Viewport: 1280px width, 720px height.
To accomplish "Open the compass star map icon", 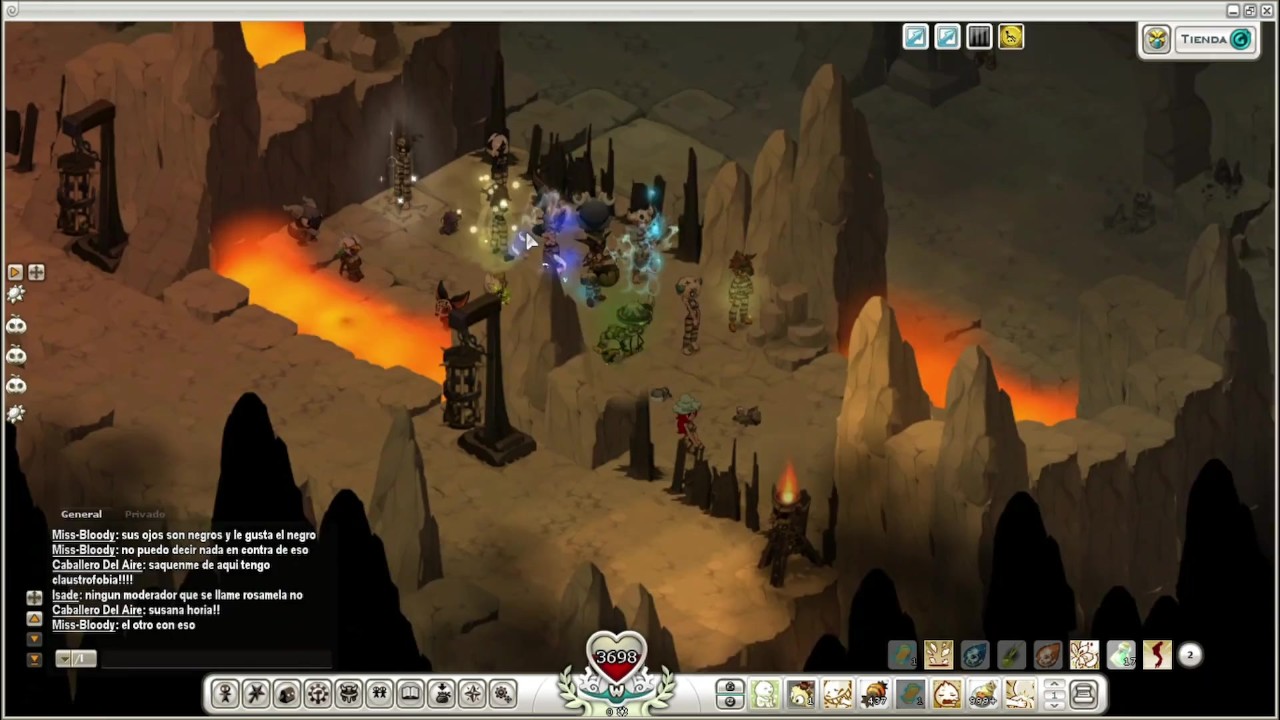I will [x=472, y=693].
